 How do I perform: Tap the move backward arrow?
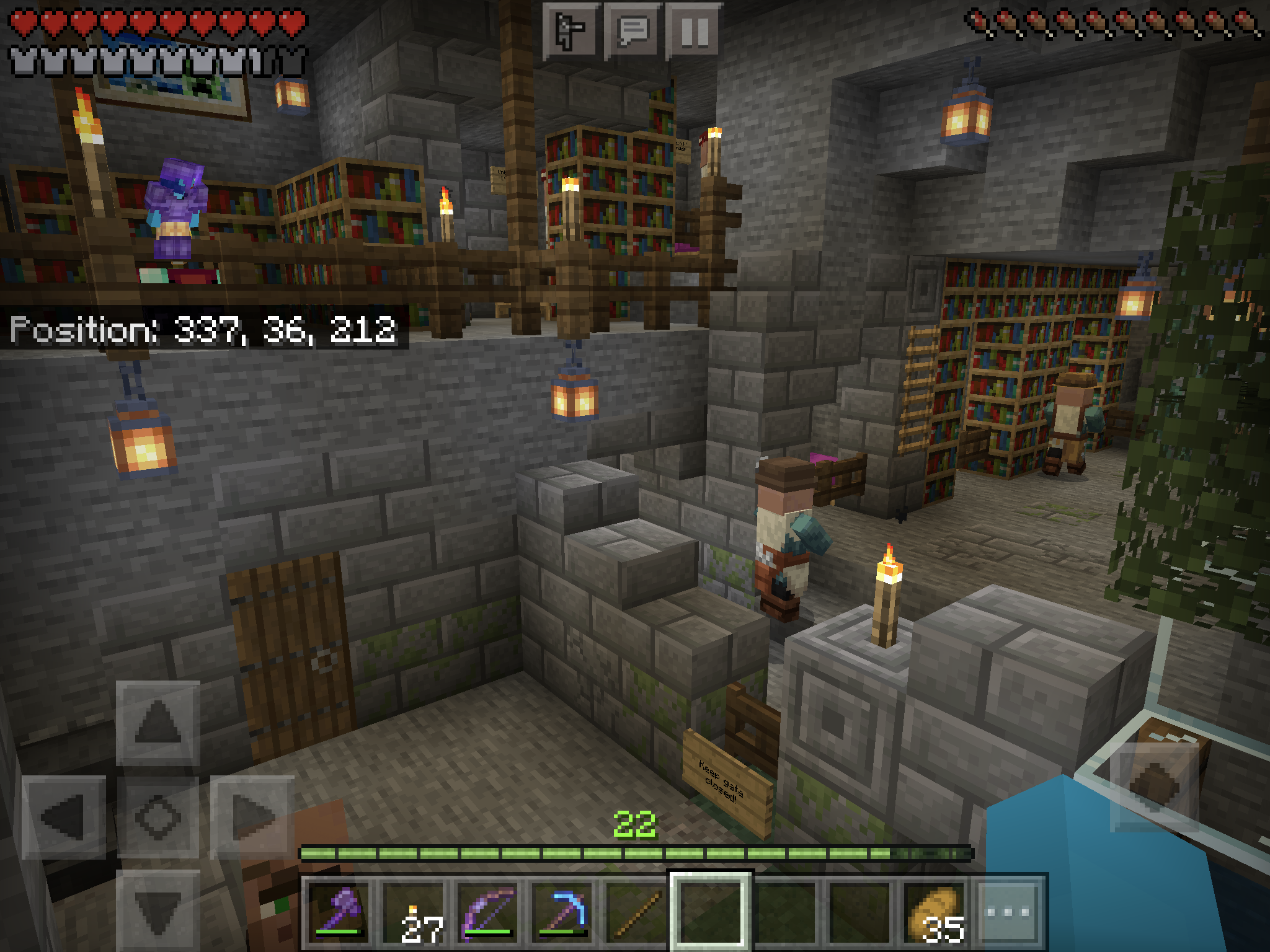coord(158,911)
